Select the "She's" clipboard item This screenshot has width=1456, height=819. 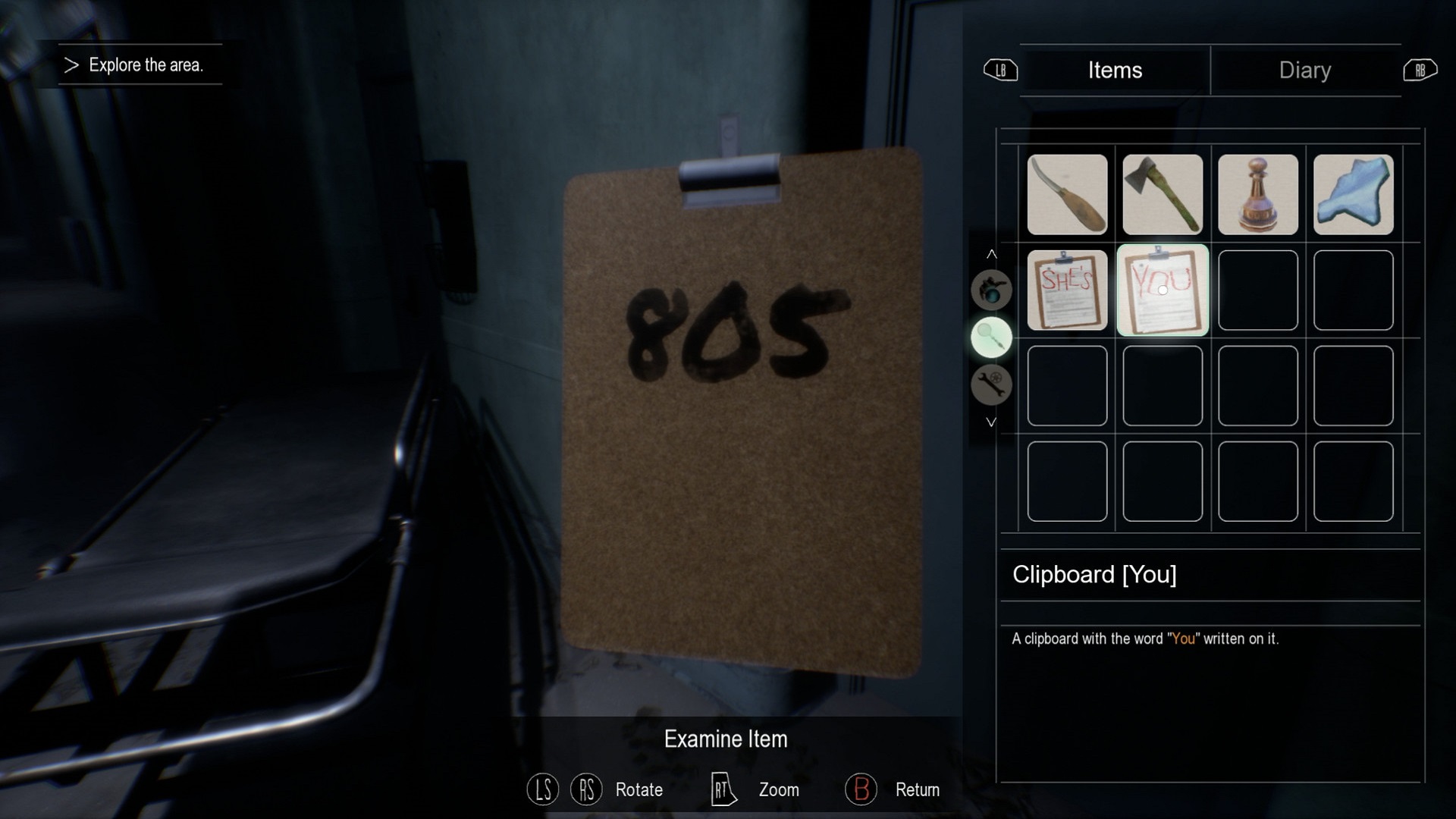coord(1067,290)
